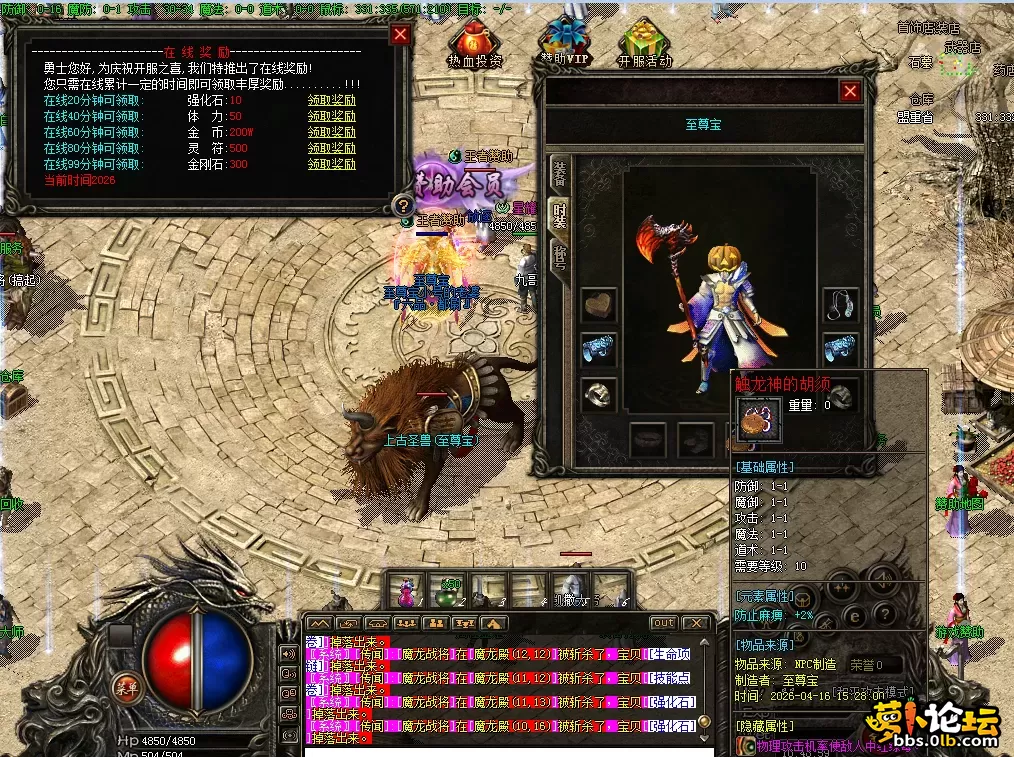The height and width of the screenshot is (757, 1014).
Task: Click the help question mark button
Action: point(403,205)
